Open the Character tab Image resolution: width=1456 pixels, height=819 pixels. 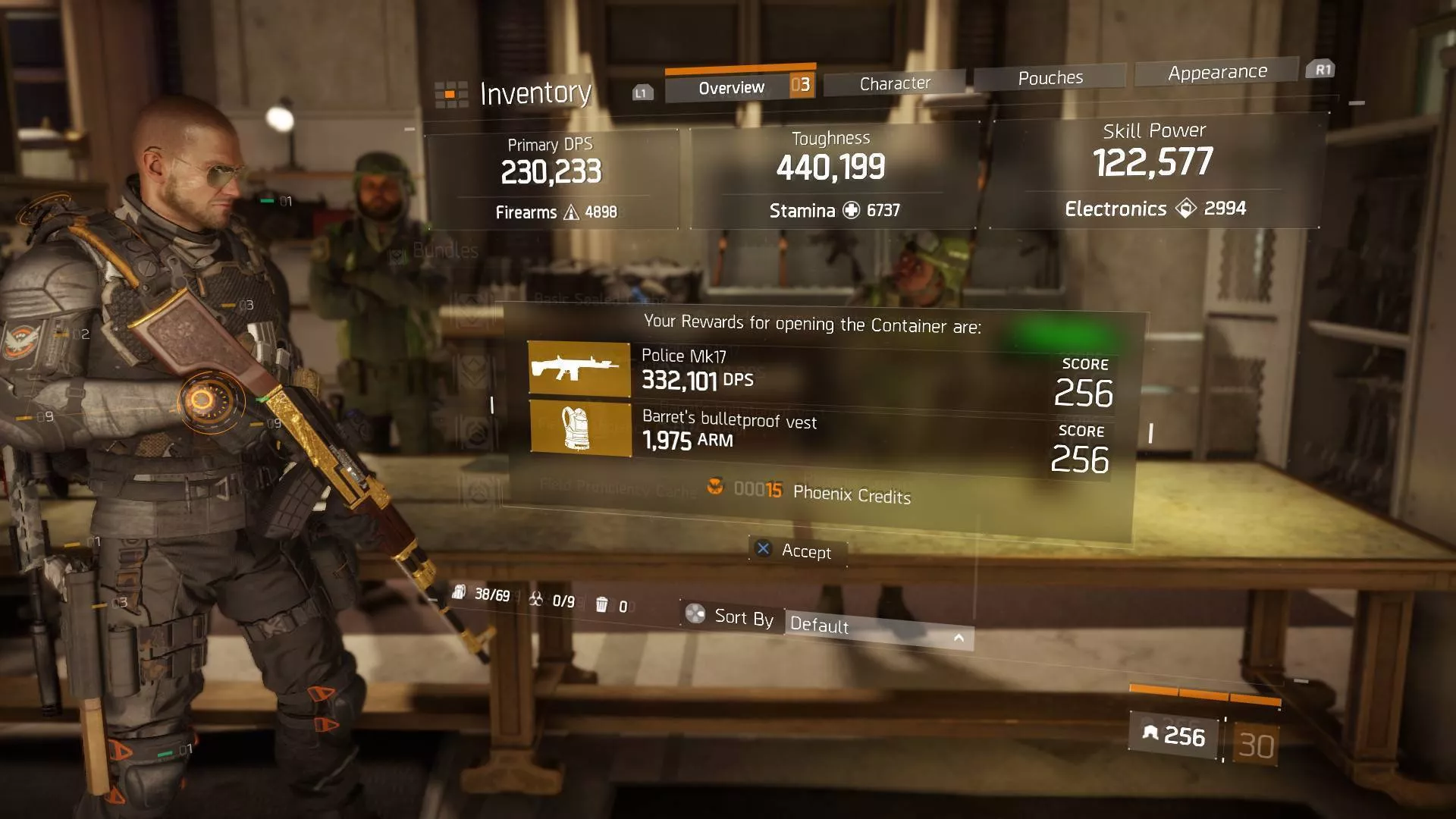click(x=895, y=83)
